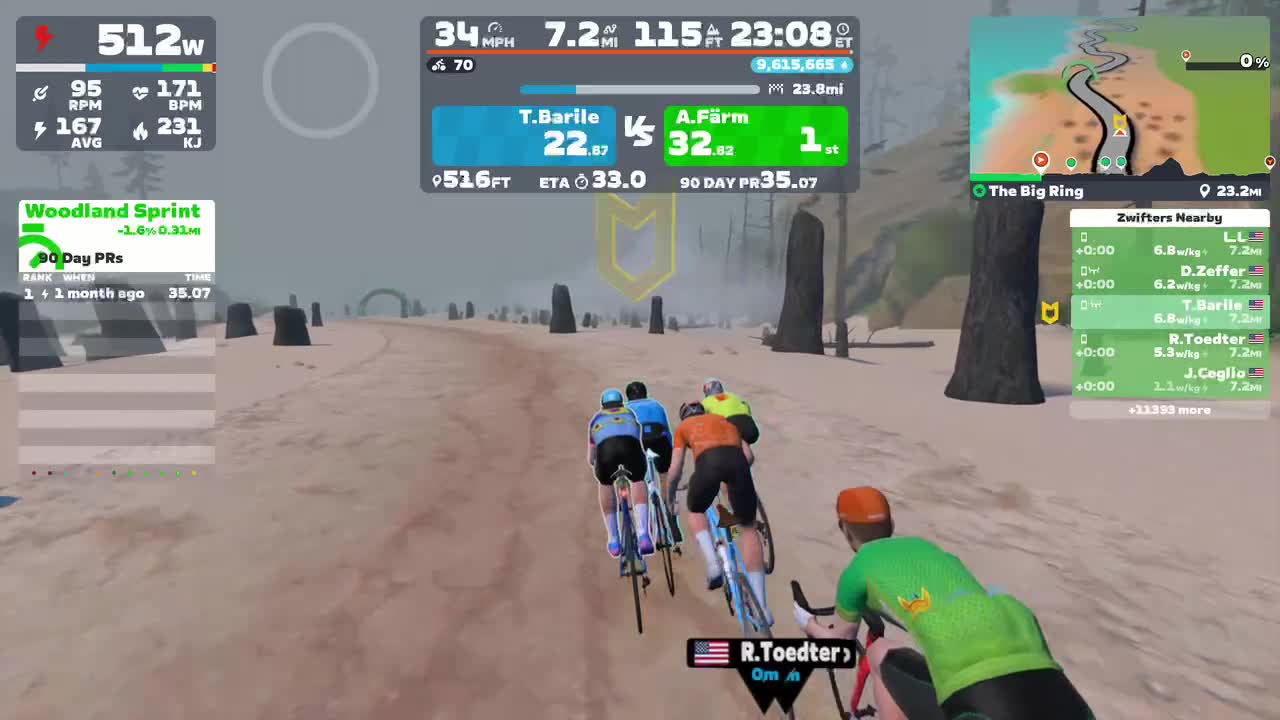The height and width of the screenshot is (720, 1280).
Task: Click the minimap in the top-right corner
Action: pos(1120,95)
